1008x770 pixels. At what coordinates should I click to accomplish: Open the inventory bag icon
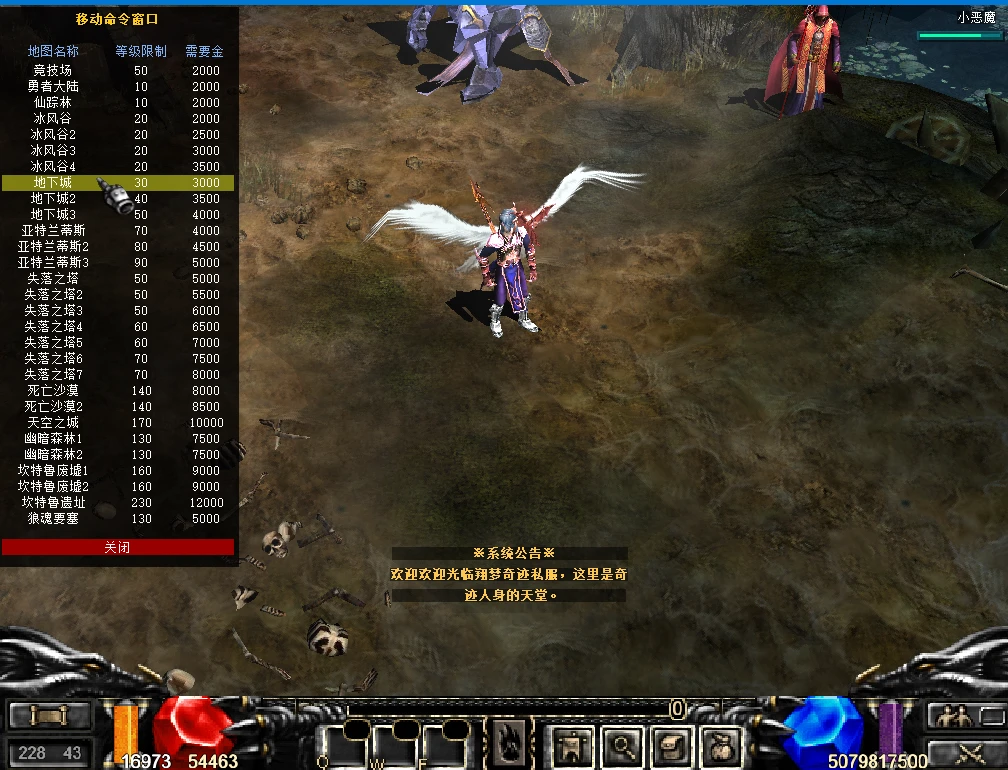tap(721, 745)
